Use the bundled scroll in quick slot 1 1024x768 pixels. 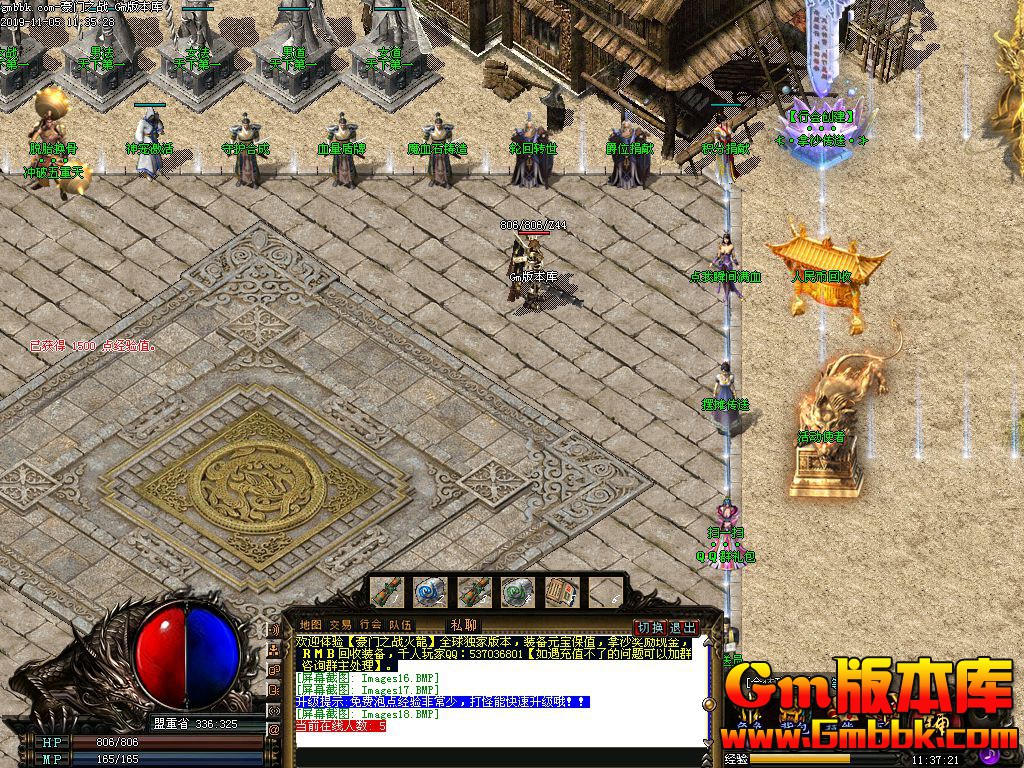pyautogui.click(x=387, y=592)
